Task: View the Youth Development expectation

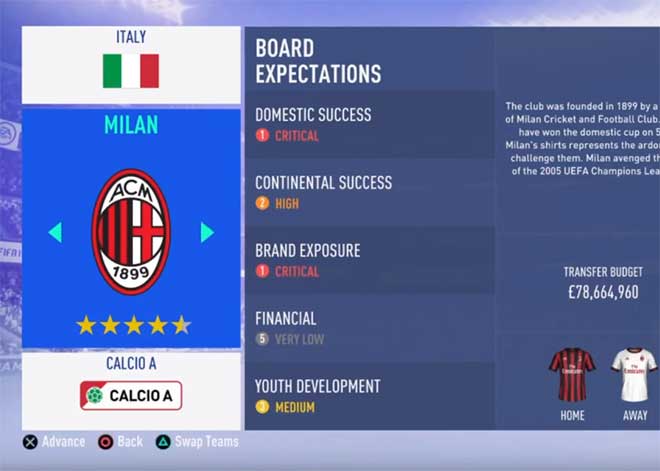Action: (368, 395)
